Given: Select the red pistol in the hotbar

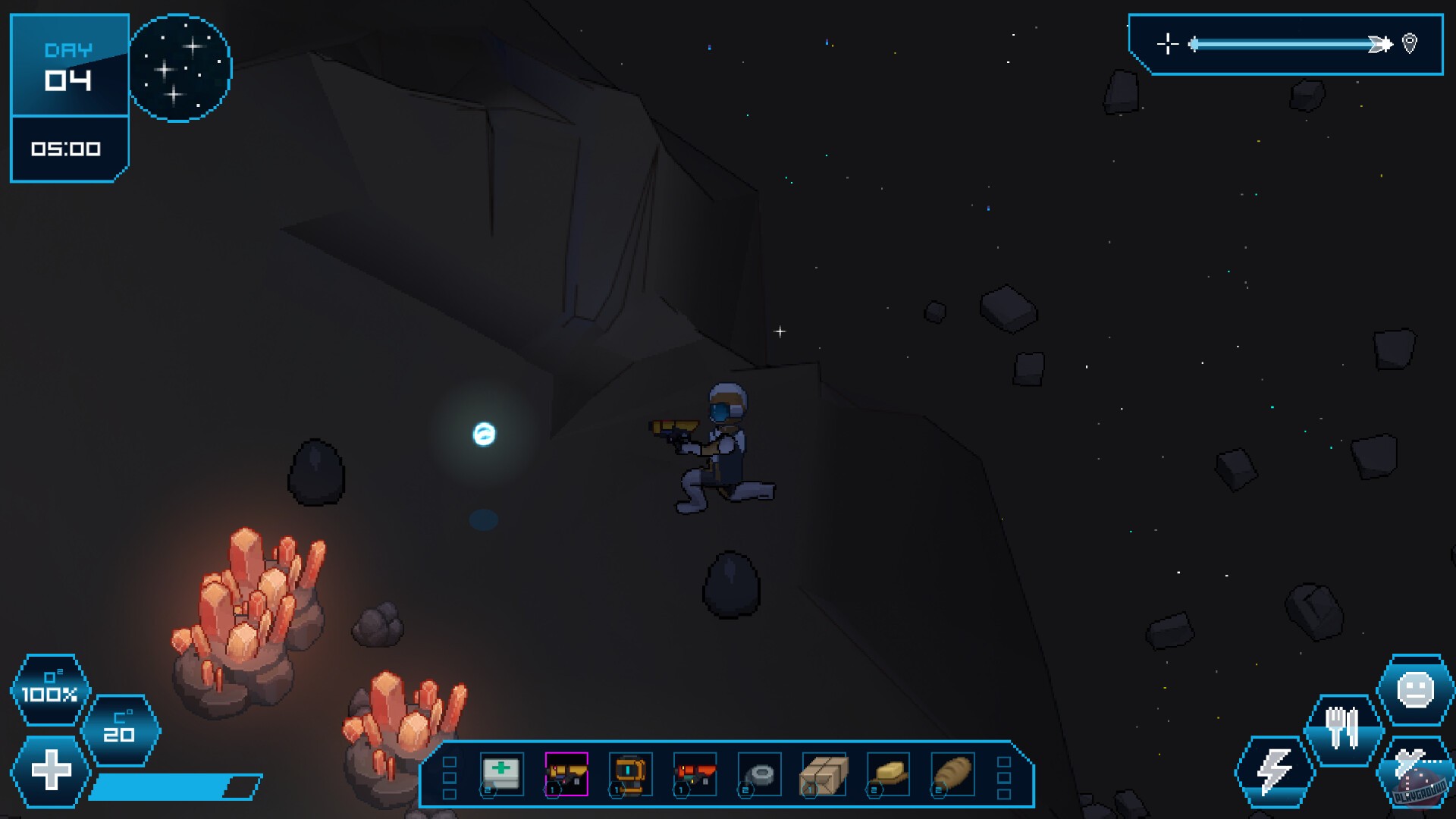Looking at the screenshot, I should tap(694, 773).
